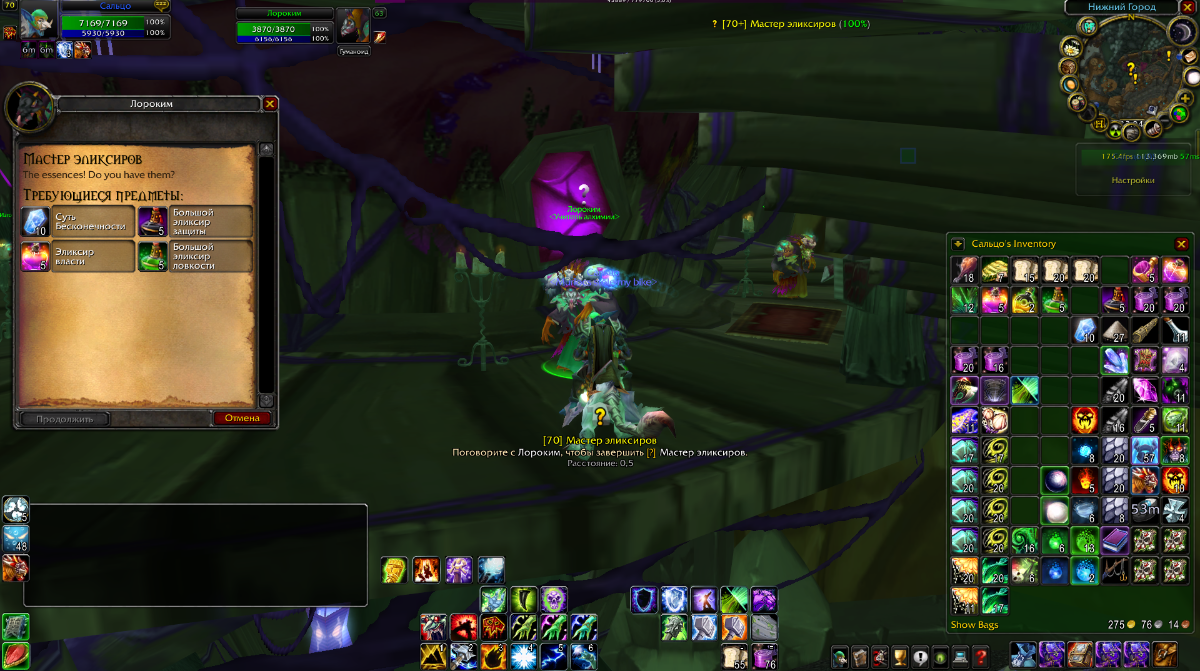Image resolution: width=1200 pixels, height=671 pixels.
Task: Click the Отмена button
Action: (242, 419)
